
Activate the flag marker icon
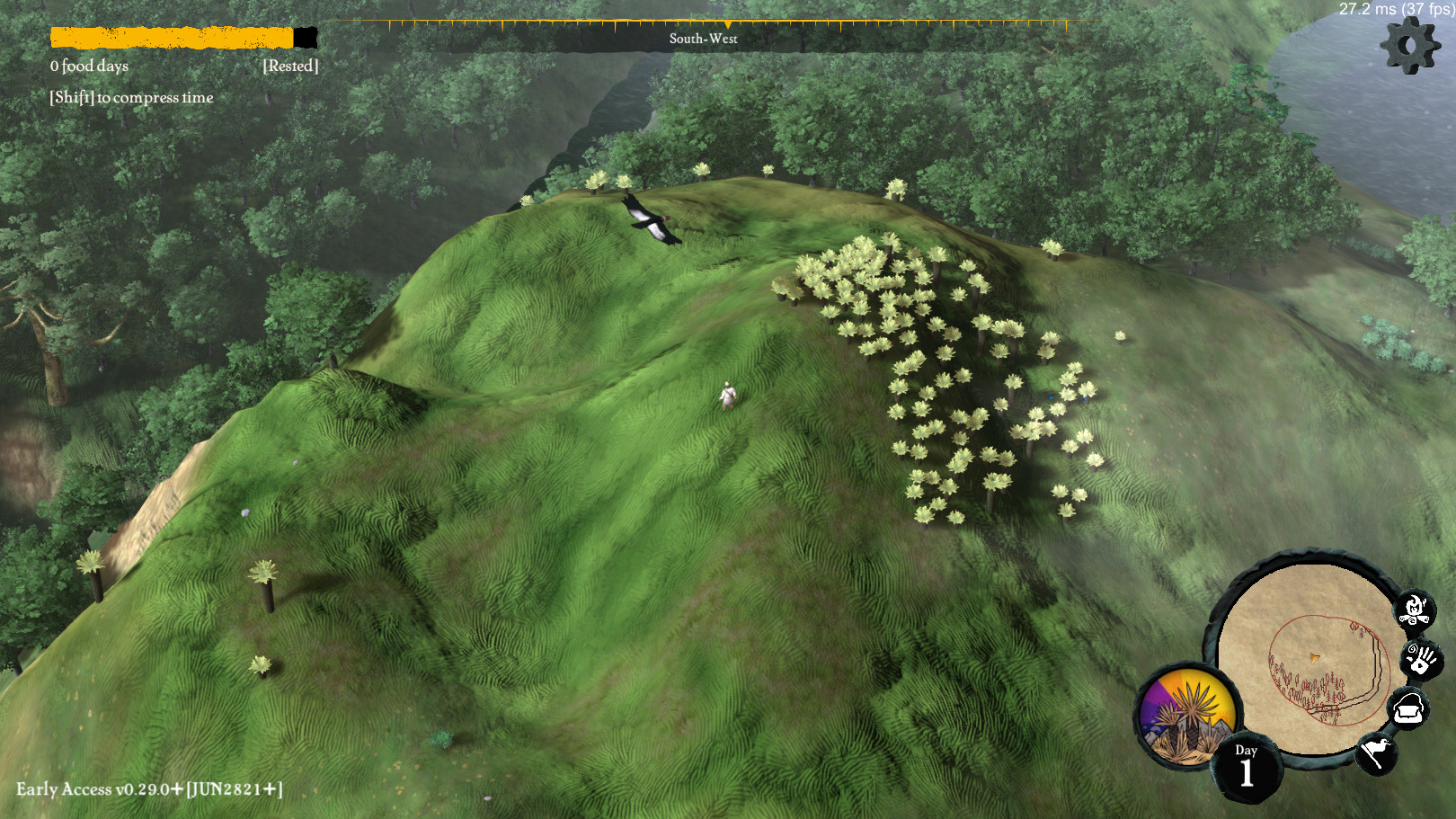(x=1376, y=752)
